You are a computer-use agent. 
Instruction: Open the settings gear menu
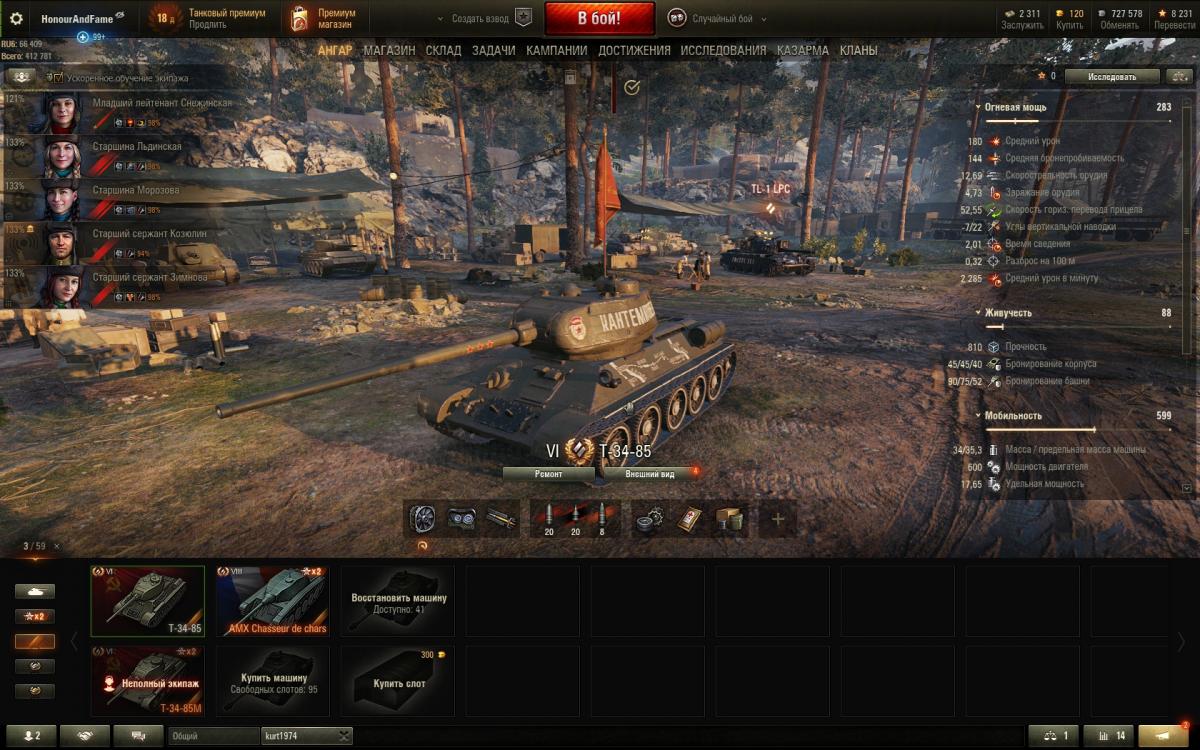coord(16,19)
